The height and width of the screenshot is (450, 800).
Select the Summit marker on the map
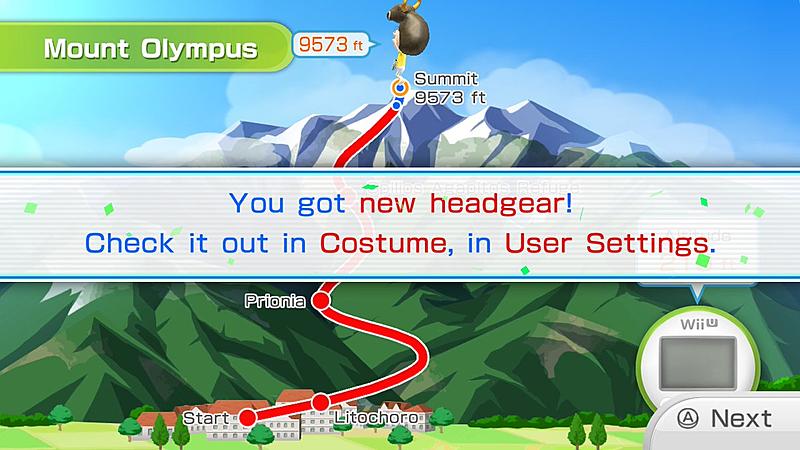(x=398, y=87)
